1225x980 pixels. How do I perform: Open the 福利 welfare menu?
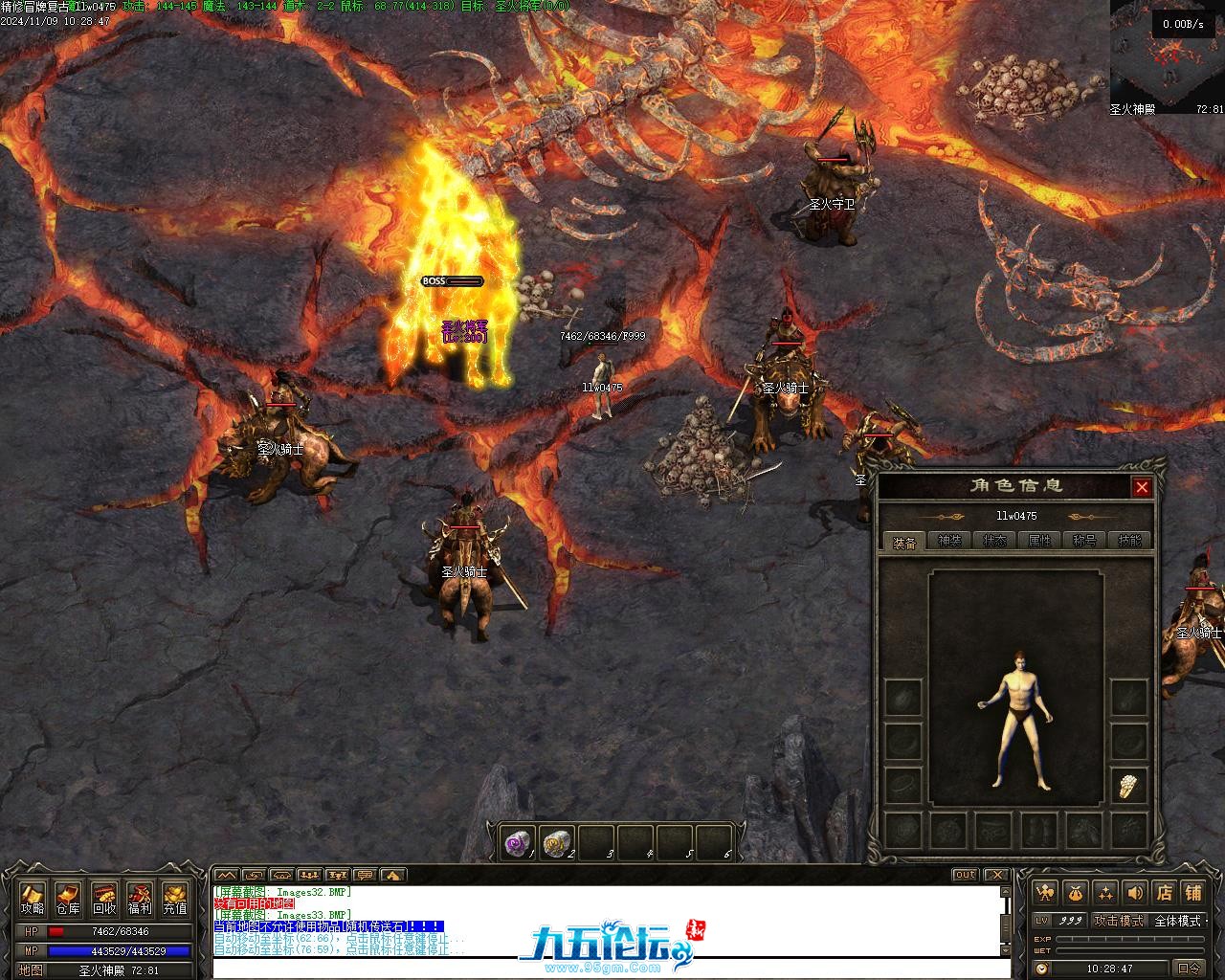pyautogui.click(x=139, y=899)
